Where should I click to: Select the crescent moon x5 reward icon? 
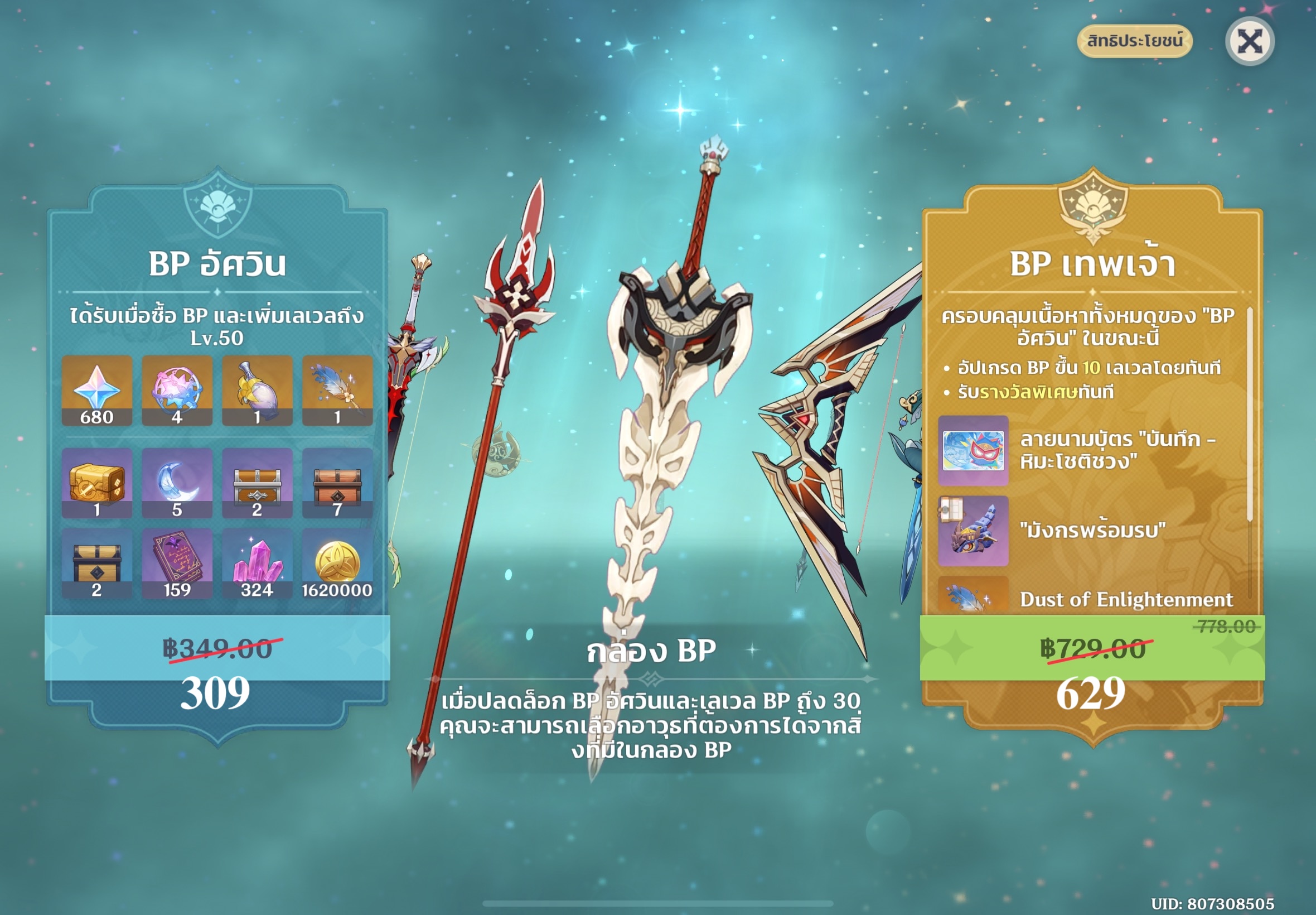pyautogui.click(x=179, y=484)
